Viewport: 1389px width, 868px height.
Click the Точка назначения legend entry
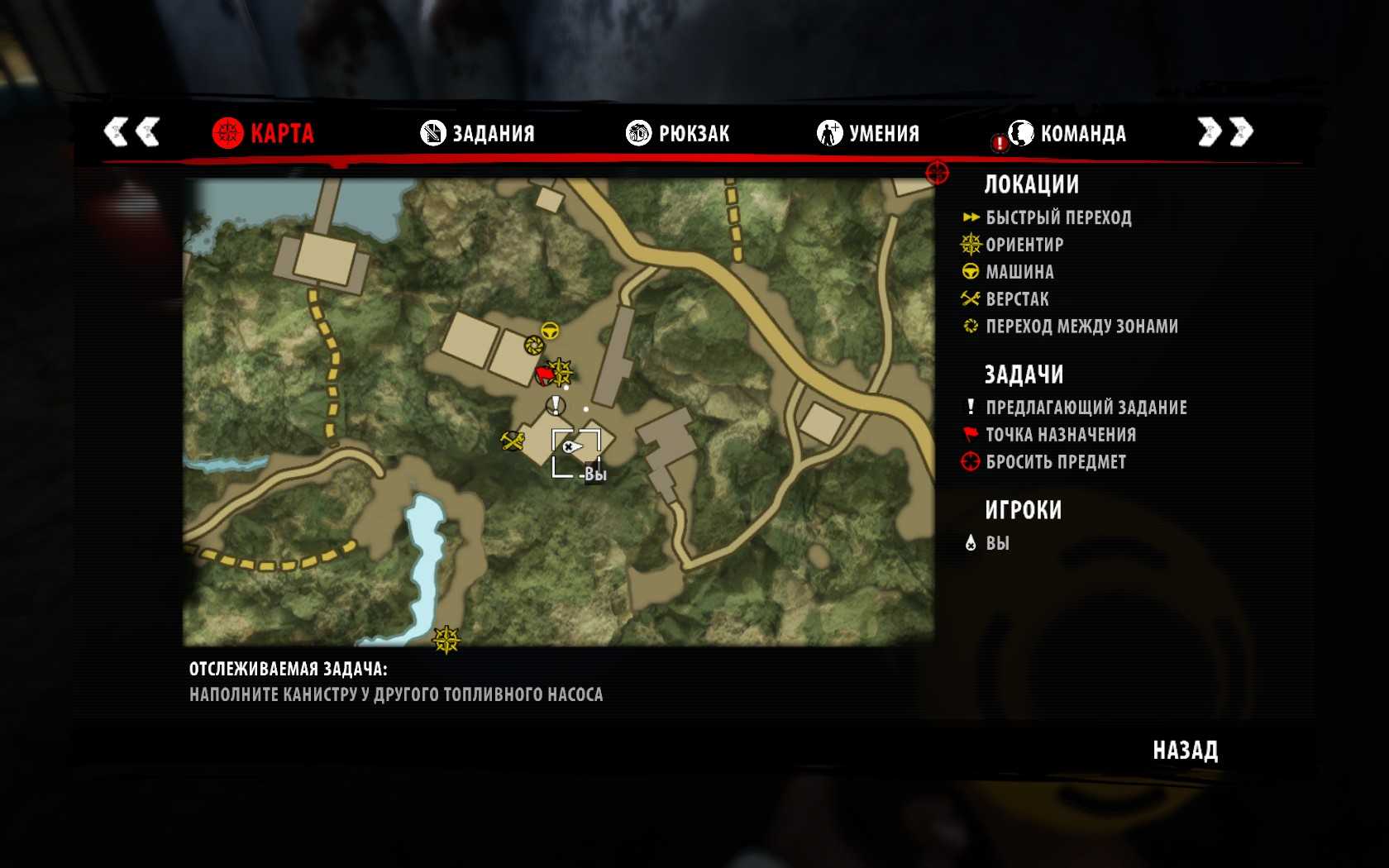[1061, 435]
